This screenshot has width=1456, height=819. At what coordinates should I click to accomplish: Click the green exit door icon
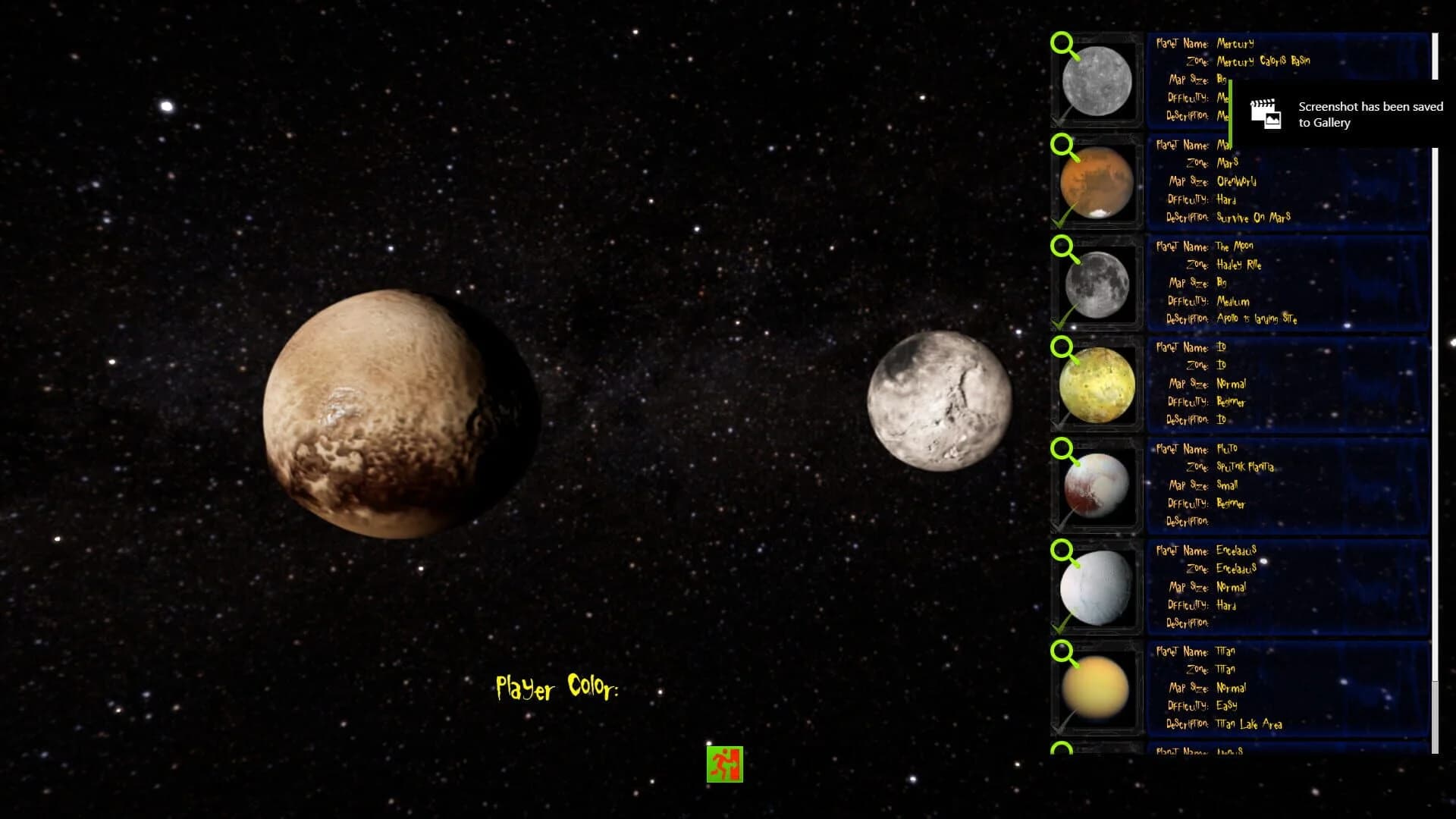[x=726, y=764]
